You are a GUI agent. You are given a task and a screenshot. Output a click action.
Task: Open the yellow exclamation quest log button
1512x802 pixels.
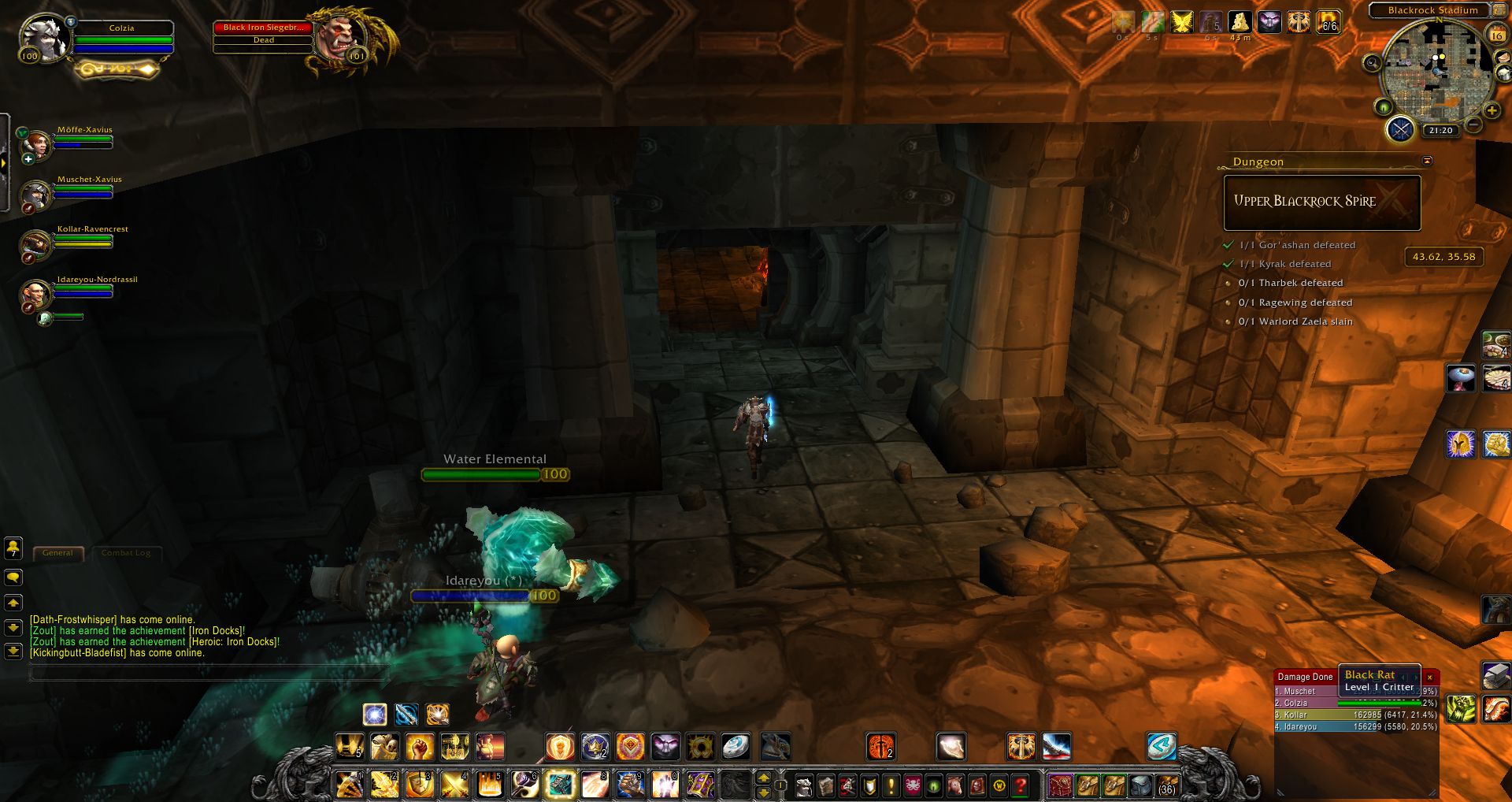coord(891,785)
